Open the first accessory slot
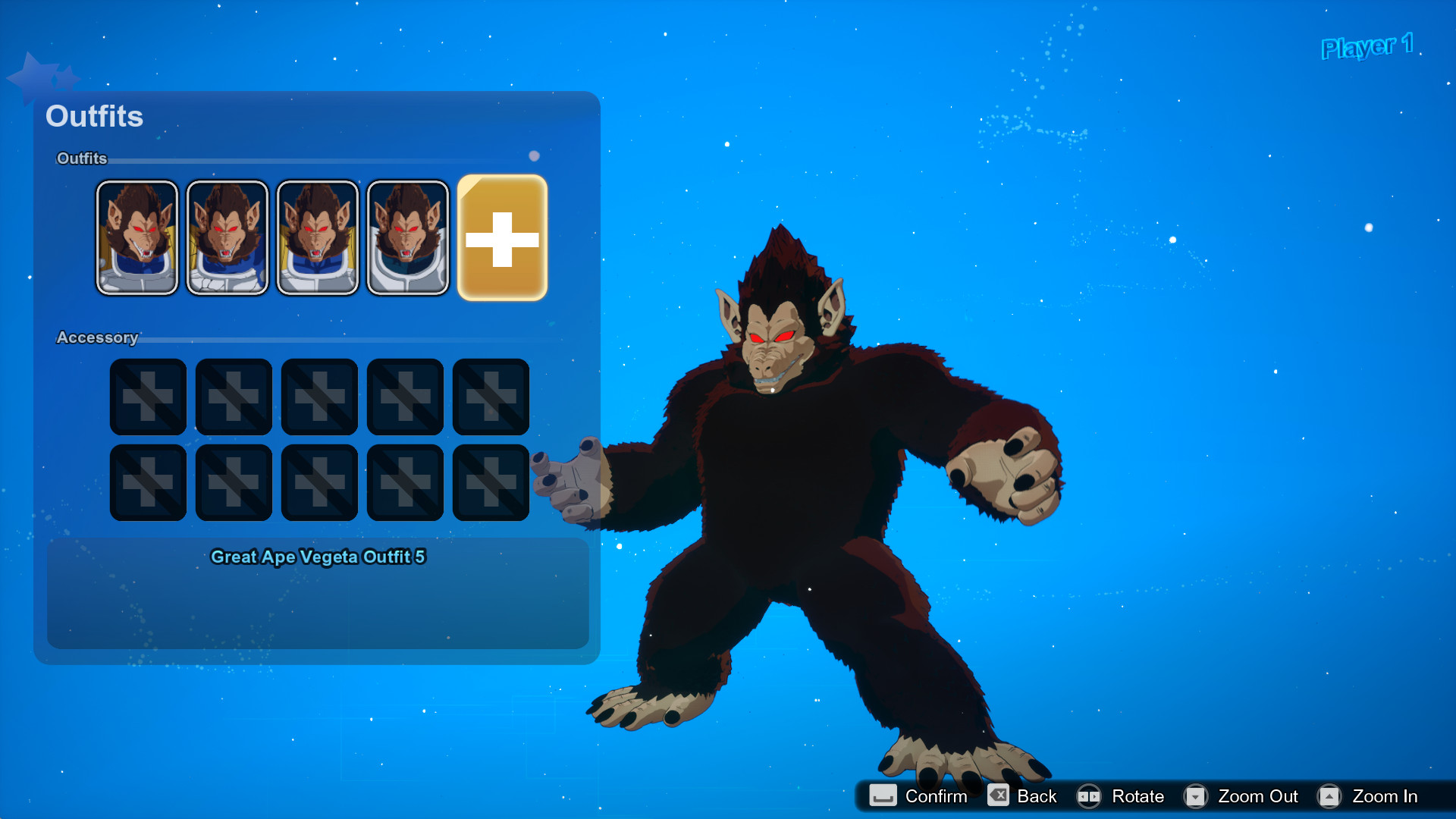The image size is (1456, 819). point(148,396)
